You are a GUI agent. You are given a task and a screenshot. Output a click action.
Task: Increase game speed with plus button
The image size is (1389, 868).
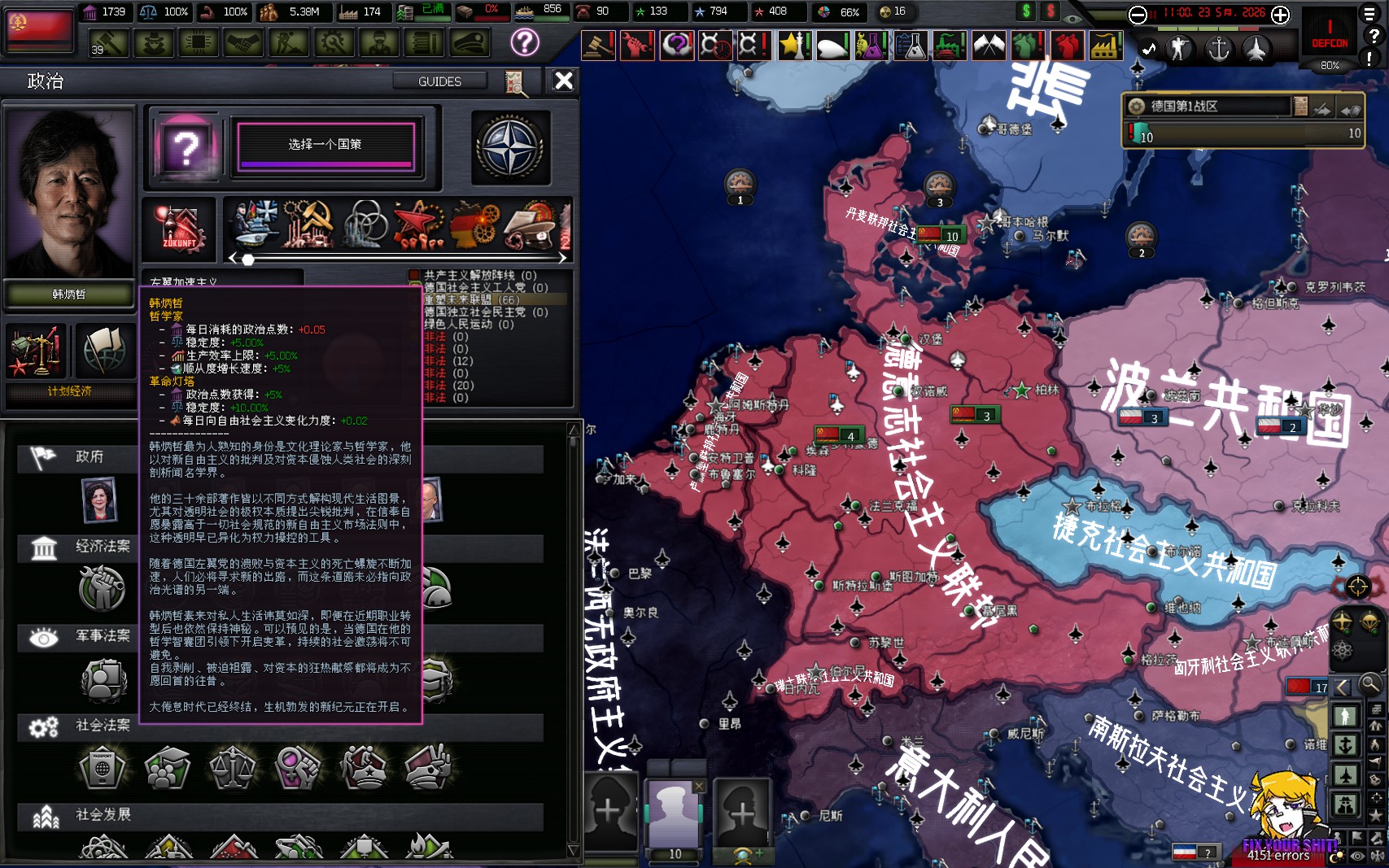click(1280, 14)
